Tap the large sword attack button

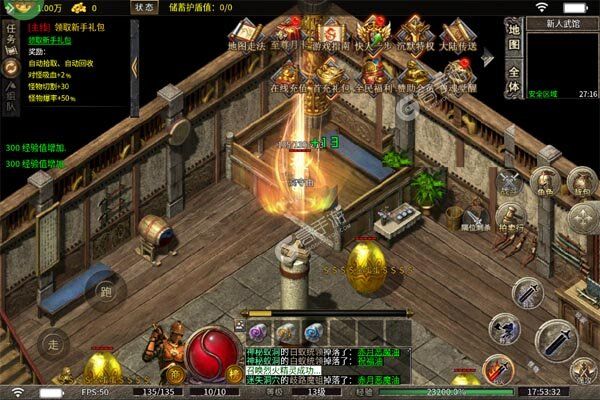(x=556, y=342)
